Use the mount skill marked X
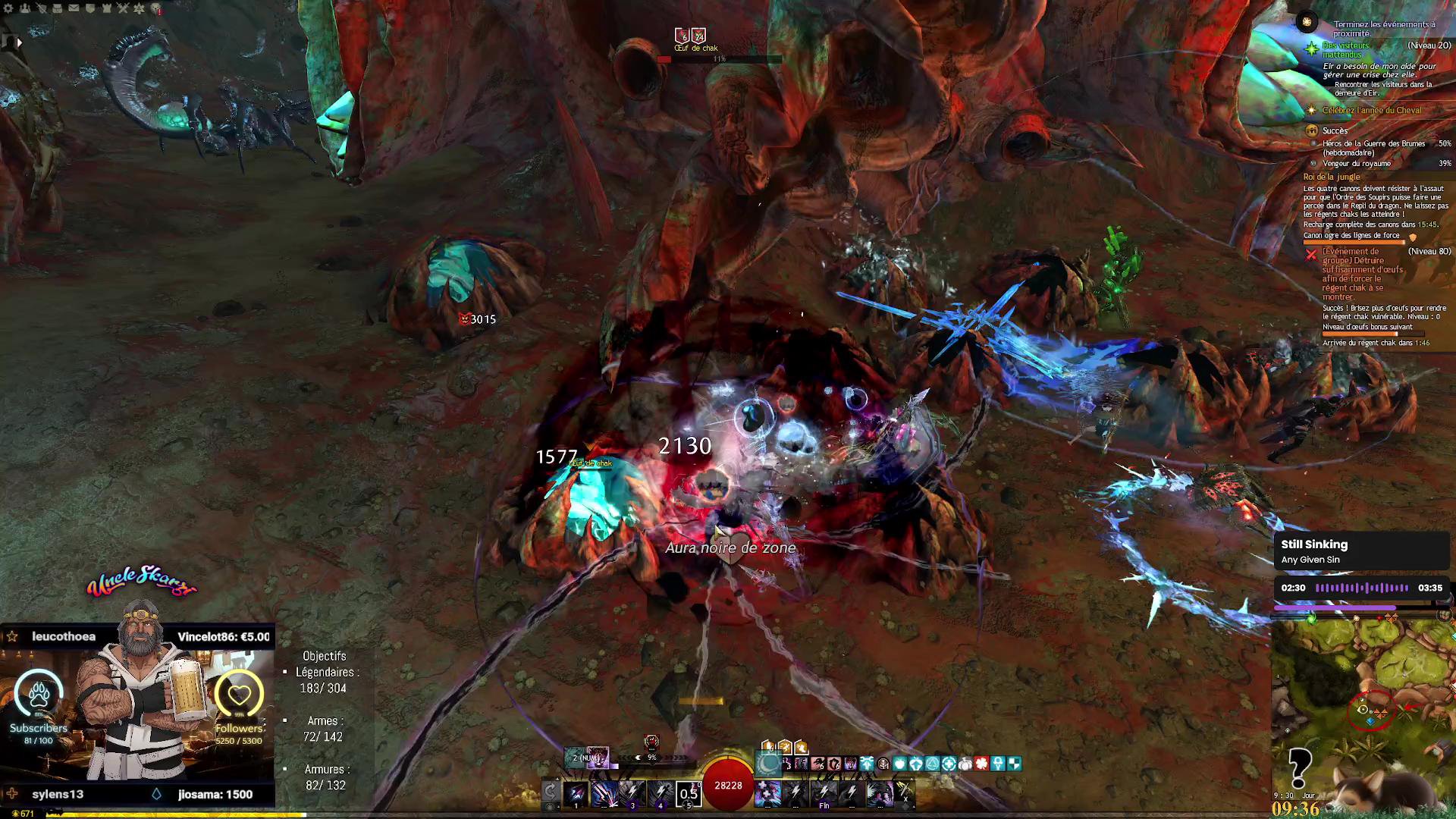1456x819 pixels. point(904,792)
